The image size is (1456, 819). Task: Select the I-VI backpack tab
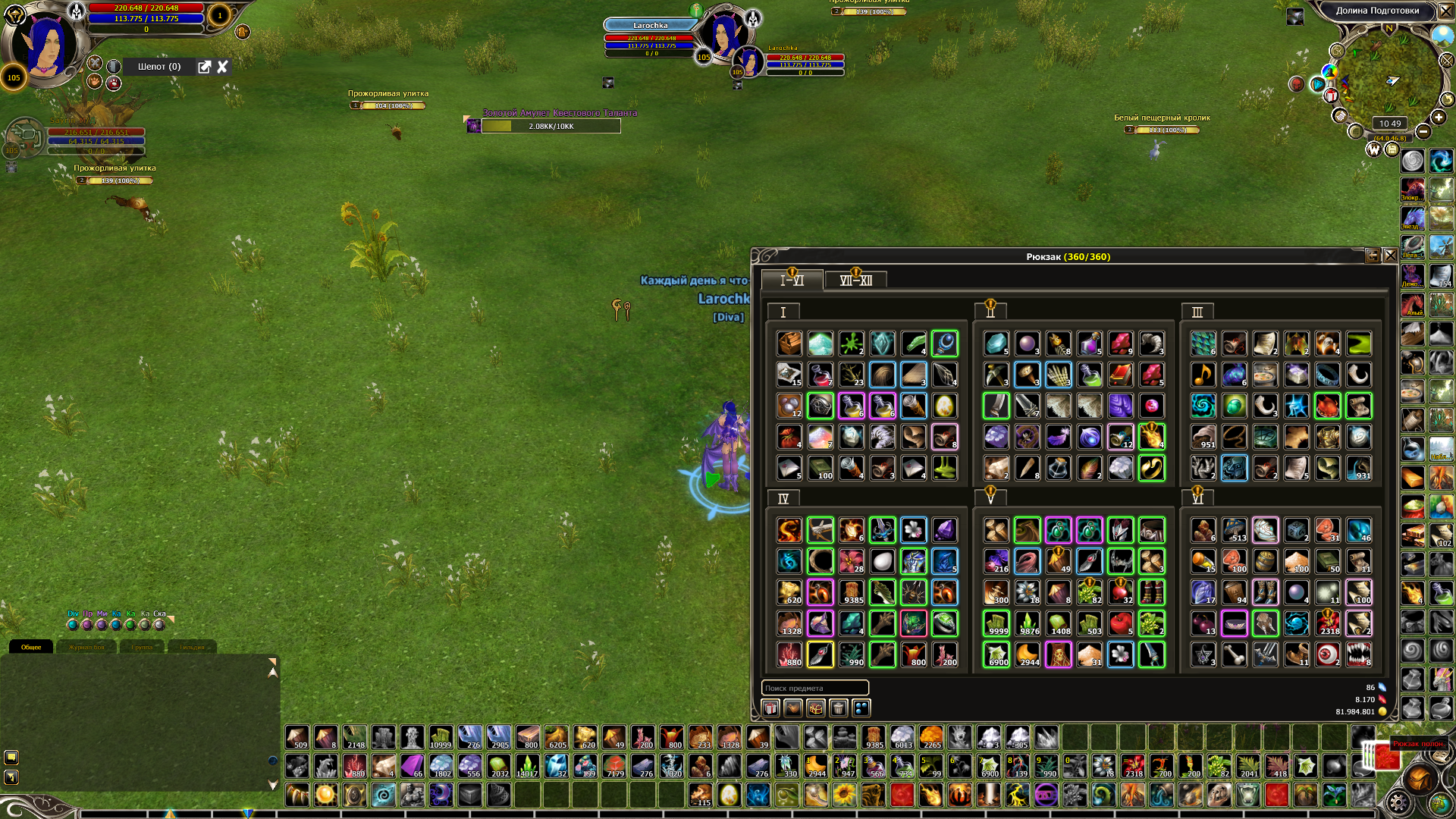792,281
